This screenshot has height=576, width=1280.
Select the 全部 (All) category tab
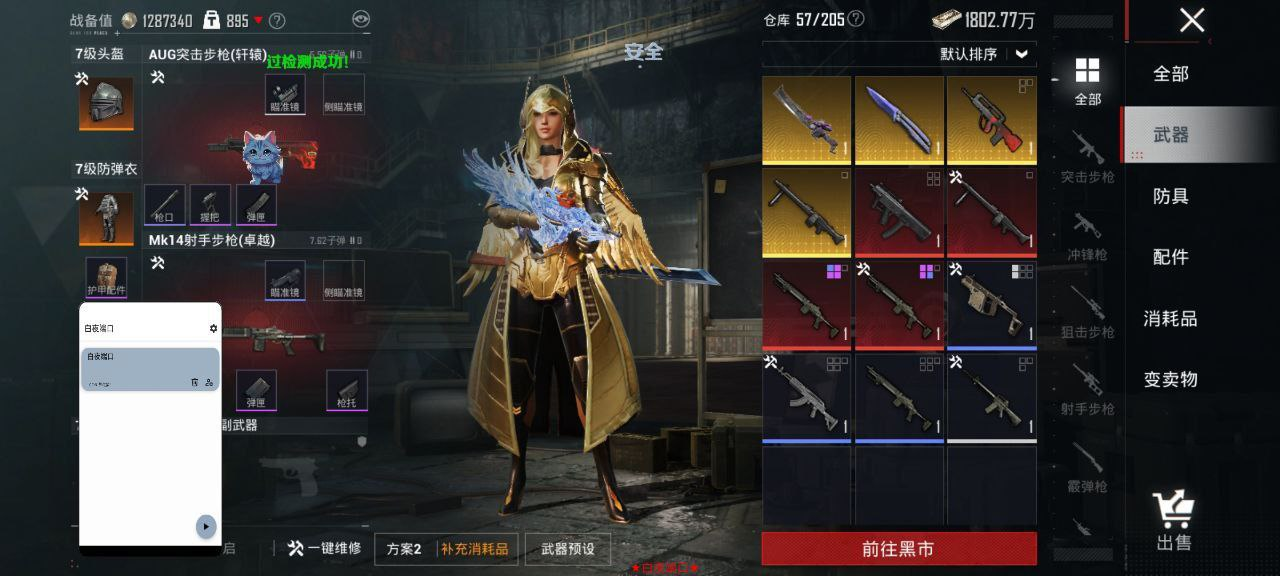pyautogui.click(x=1171, y=74)
